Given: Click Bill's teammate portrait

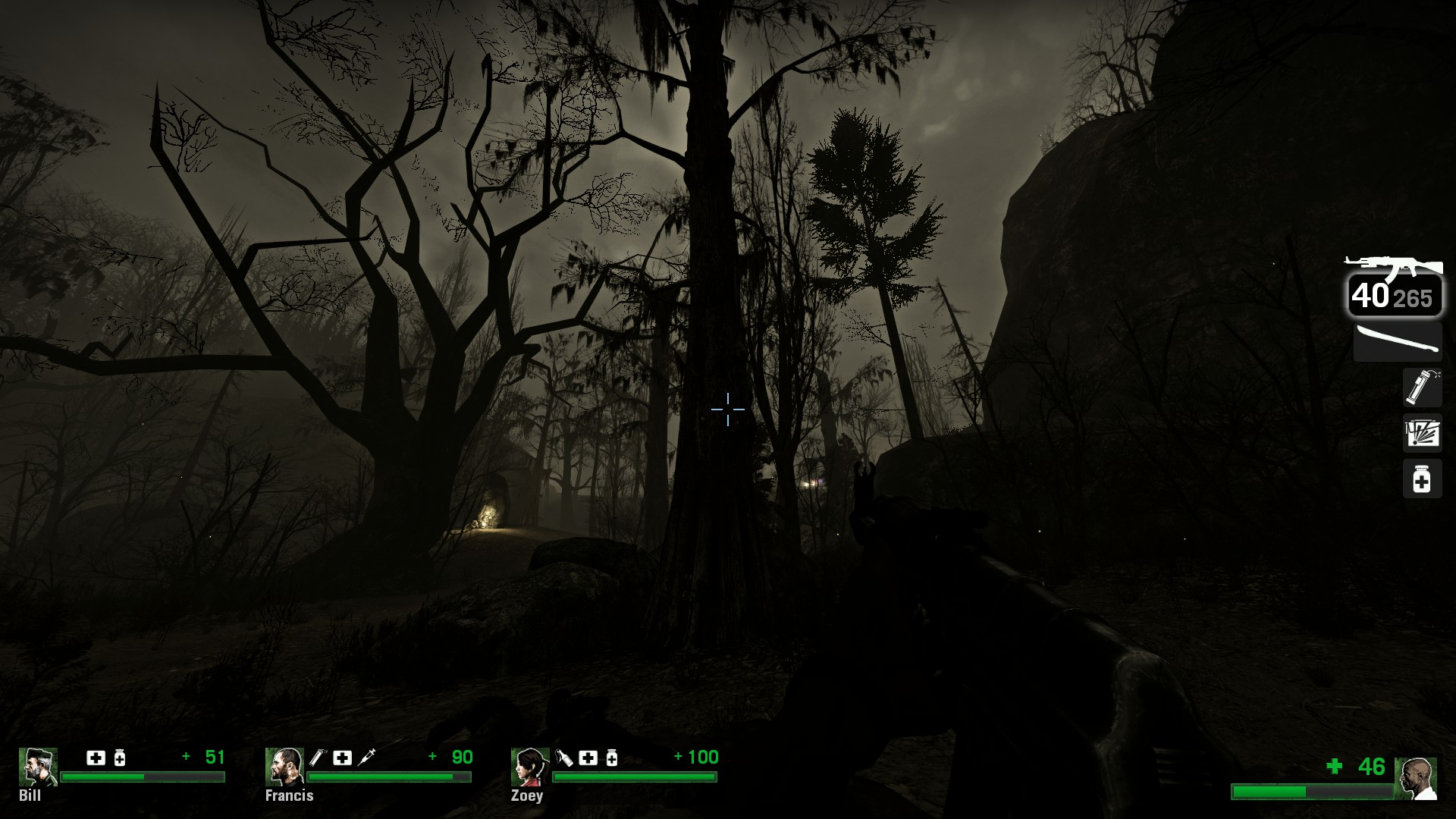Looking at the screenshot, I should (37, 767).
